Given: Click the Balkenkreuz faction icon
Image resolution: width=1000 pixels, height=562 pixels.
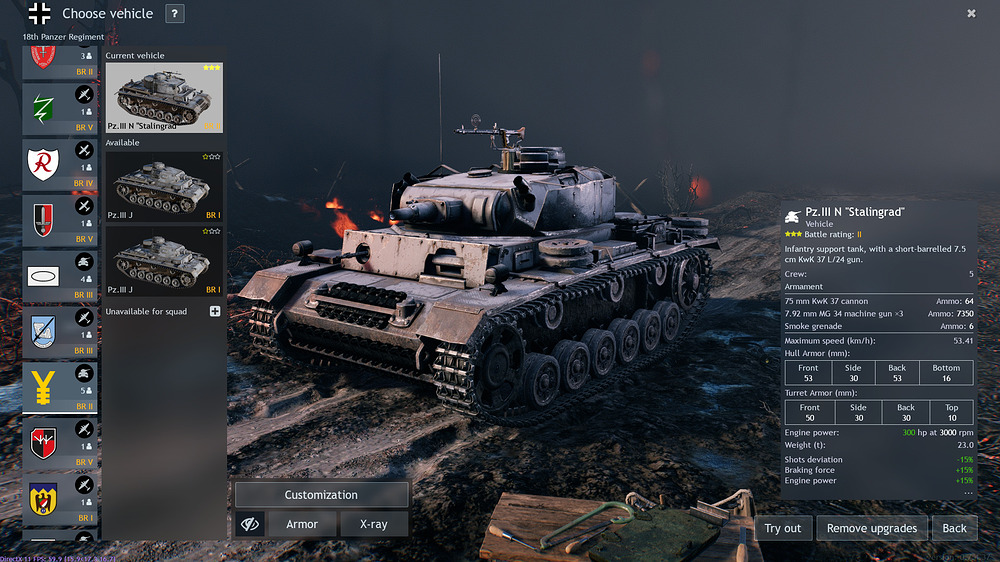Looking at the screenshot, I should tap(39, 14).
